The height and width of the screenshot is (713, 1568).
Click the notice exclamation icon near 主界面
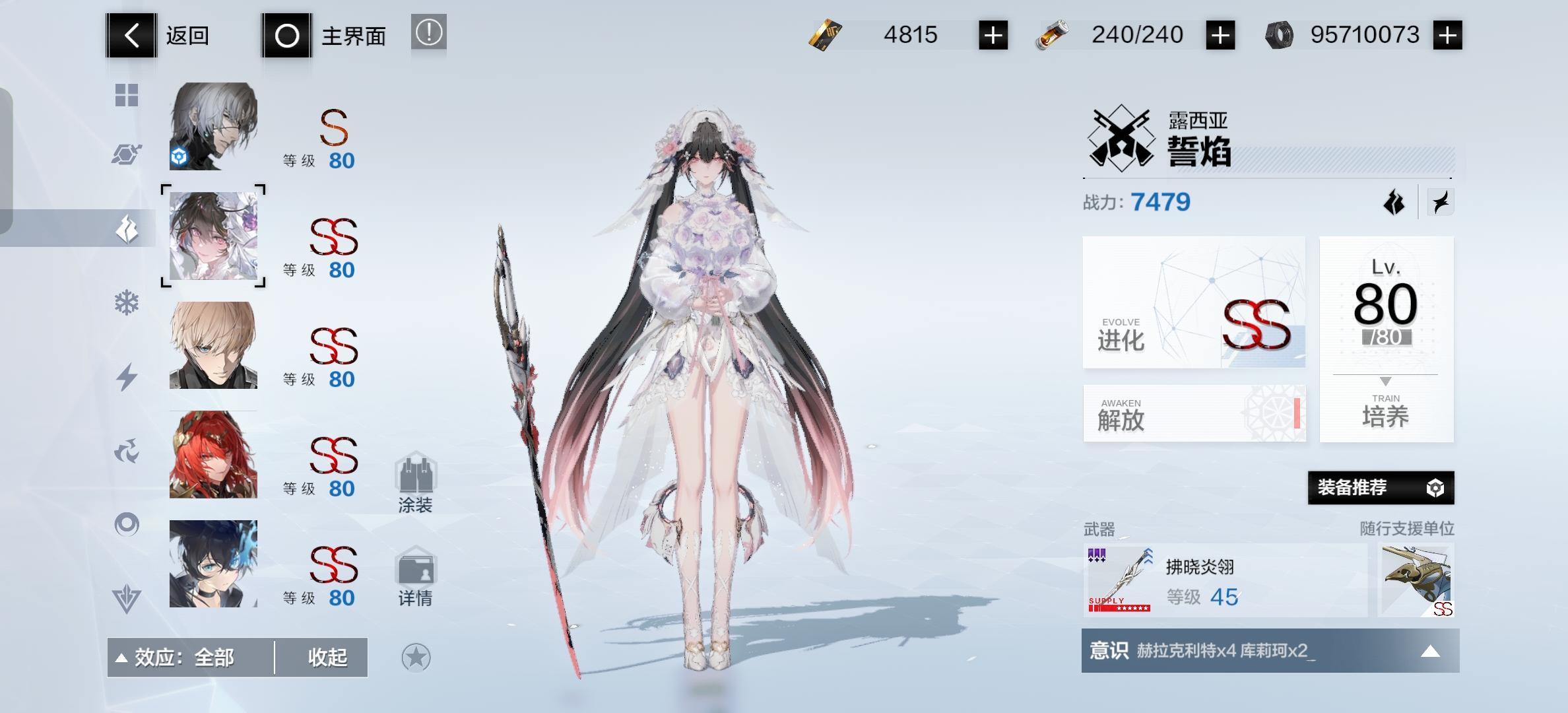429,34
